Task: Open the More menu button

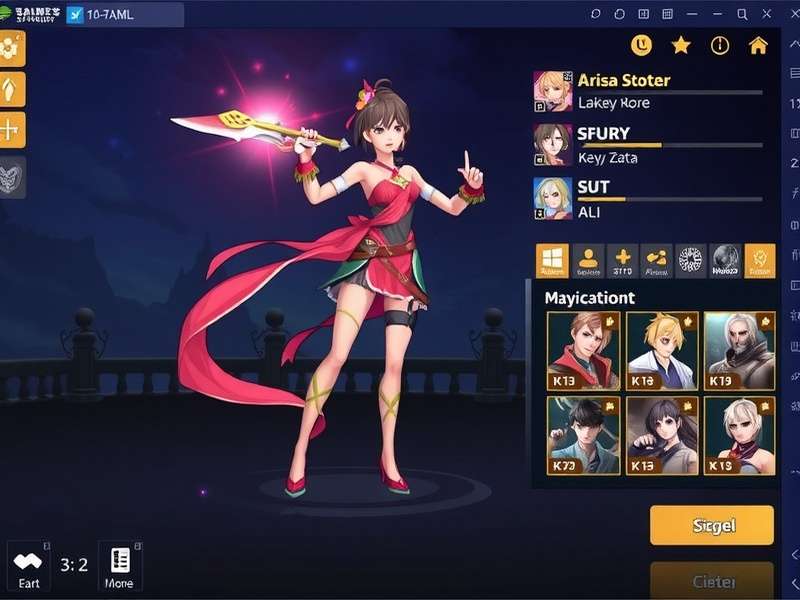Action: click(119, 567)
